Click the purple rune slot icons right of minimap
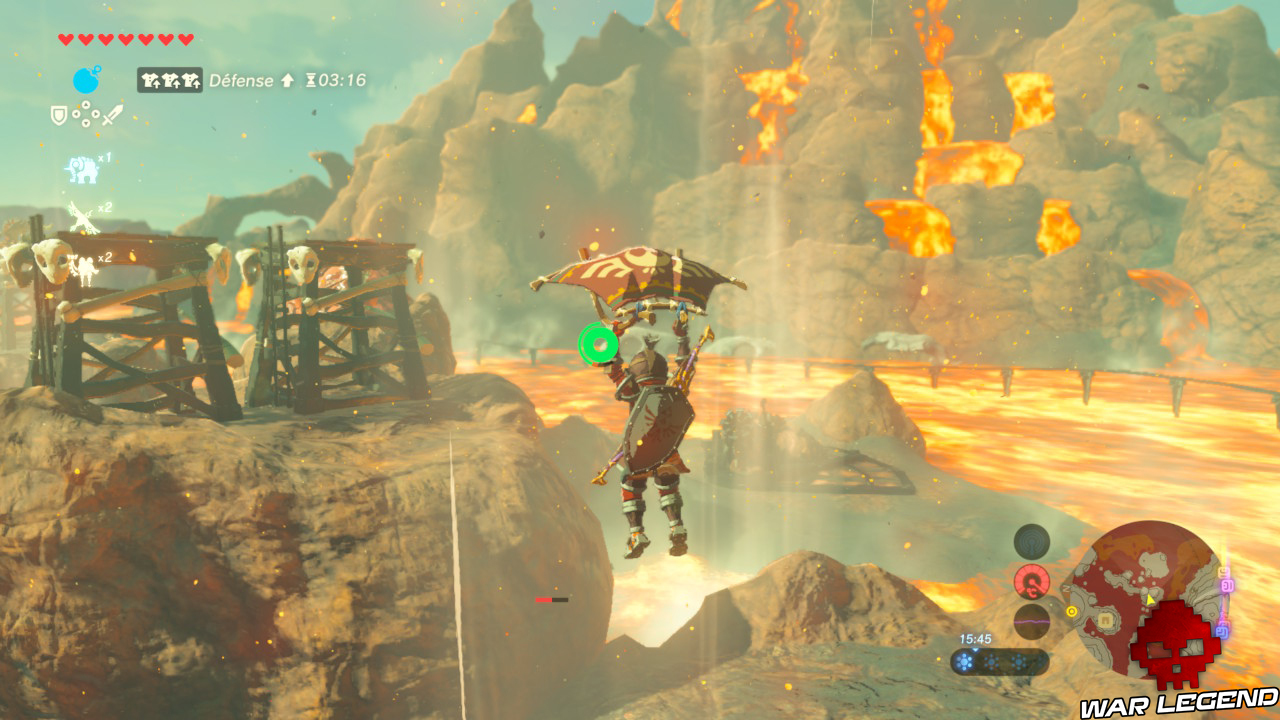 click(1227, 586)
